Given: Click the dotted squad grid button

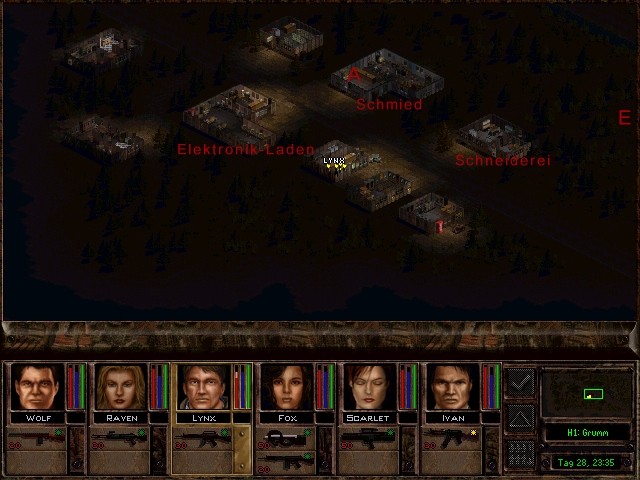Looking at the screenshot, I should click(520, 453).
